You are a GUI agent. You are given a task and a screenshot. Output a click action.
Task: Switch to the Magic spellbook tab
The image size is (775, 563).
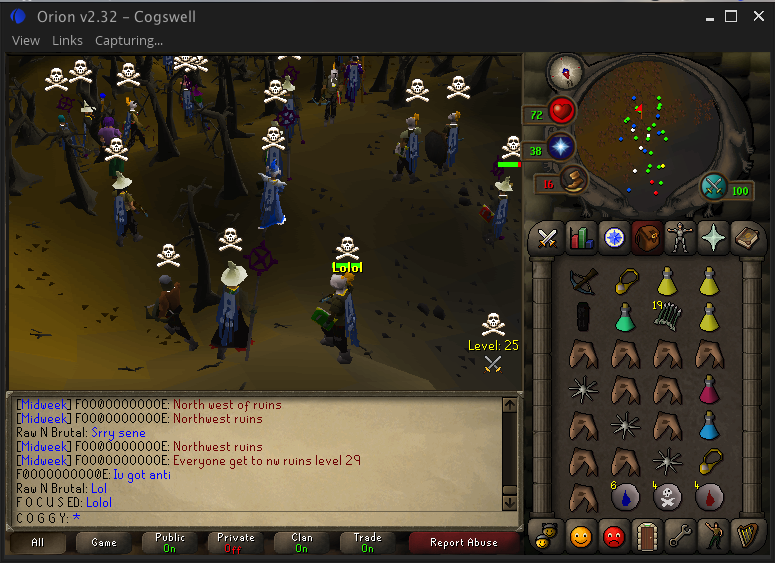746,237
